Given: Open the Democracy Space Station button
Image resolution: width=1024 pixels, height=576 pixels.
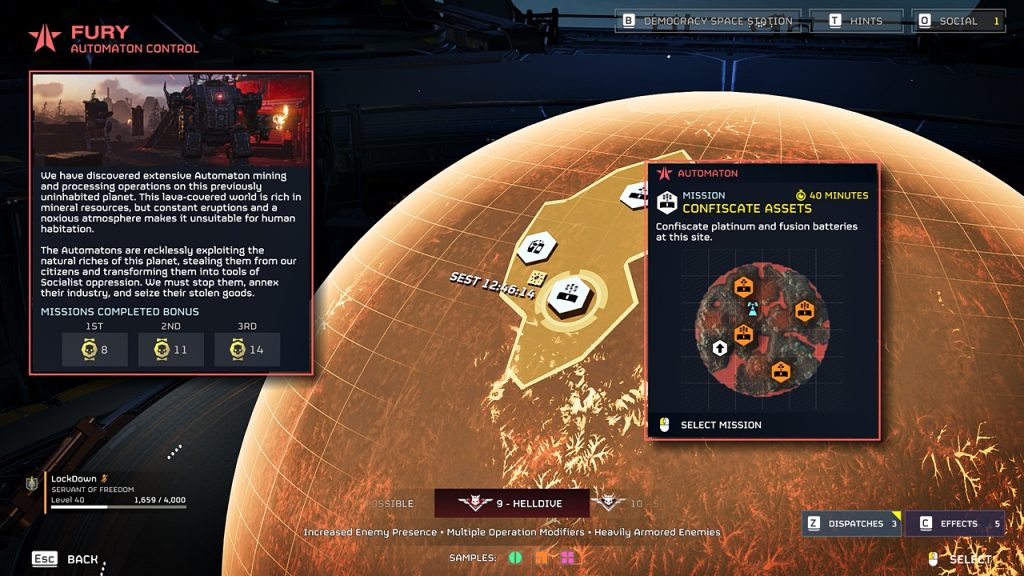Looking at the screenshot, I should coord(709,21).
